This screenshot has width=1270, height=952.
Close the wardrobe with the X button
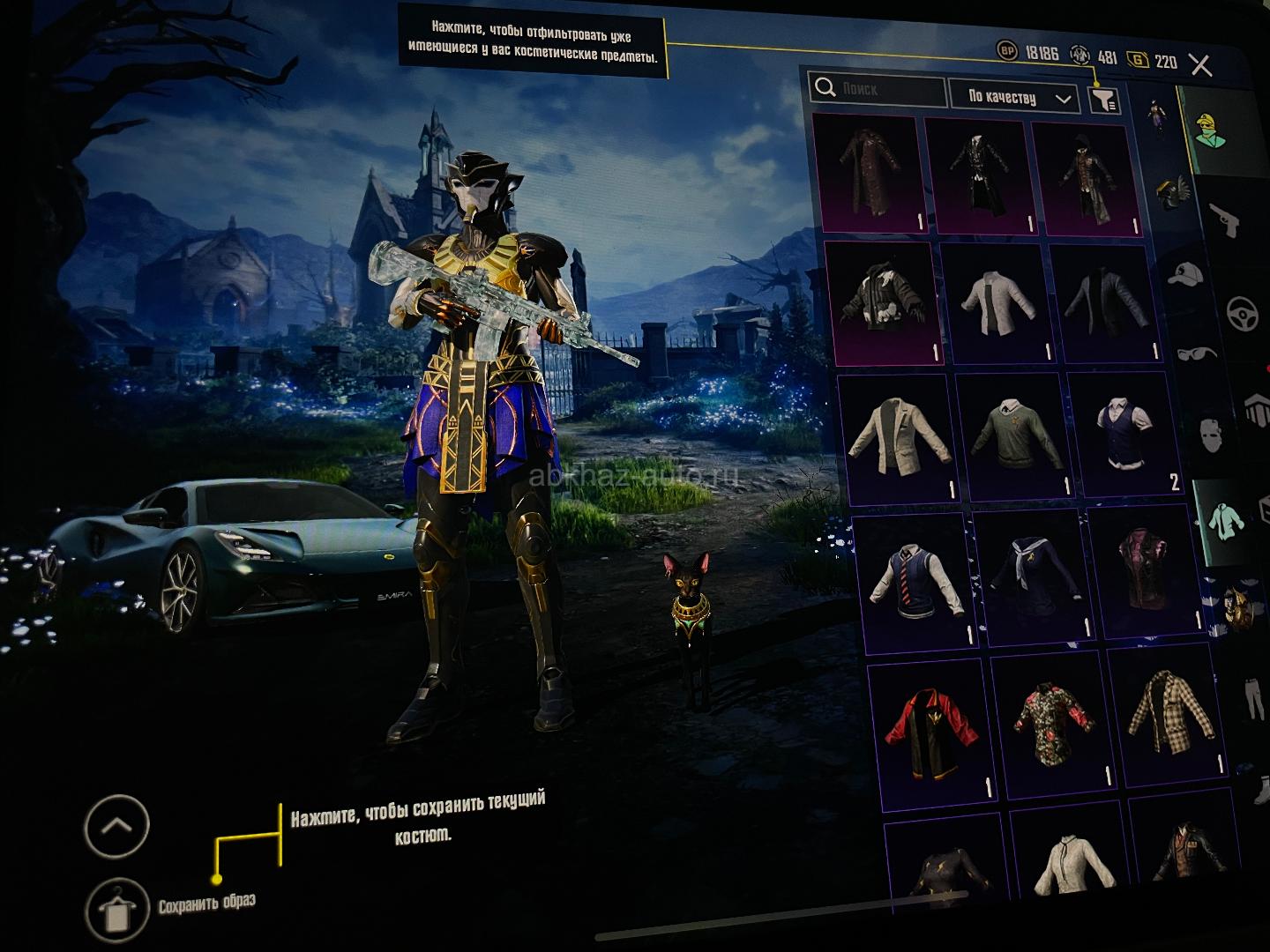pyautogui.click(x=1200, y=64)
